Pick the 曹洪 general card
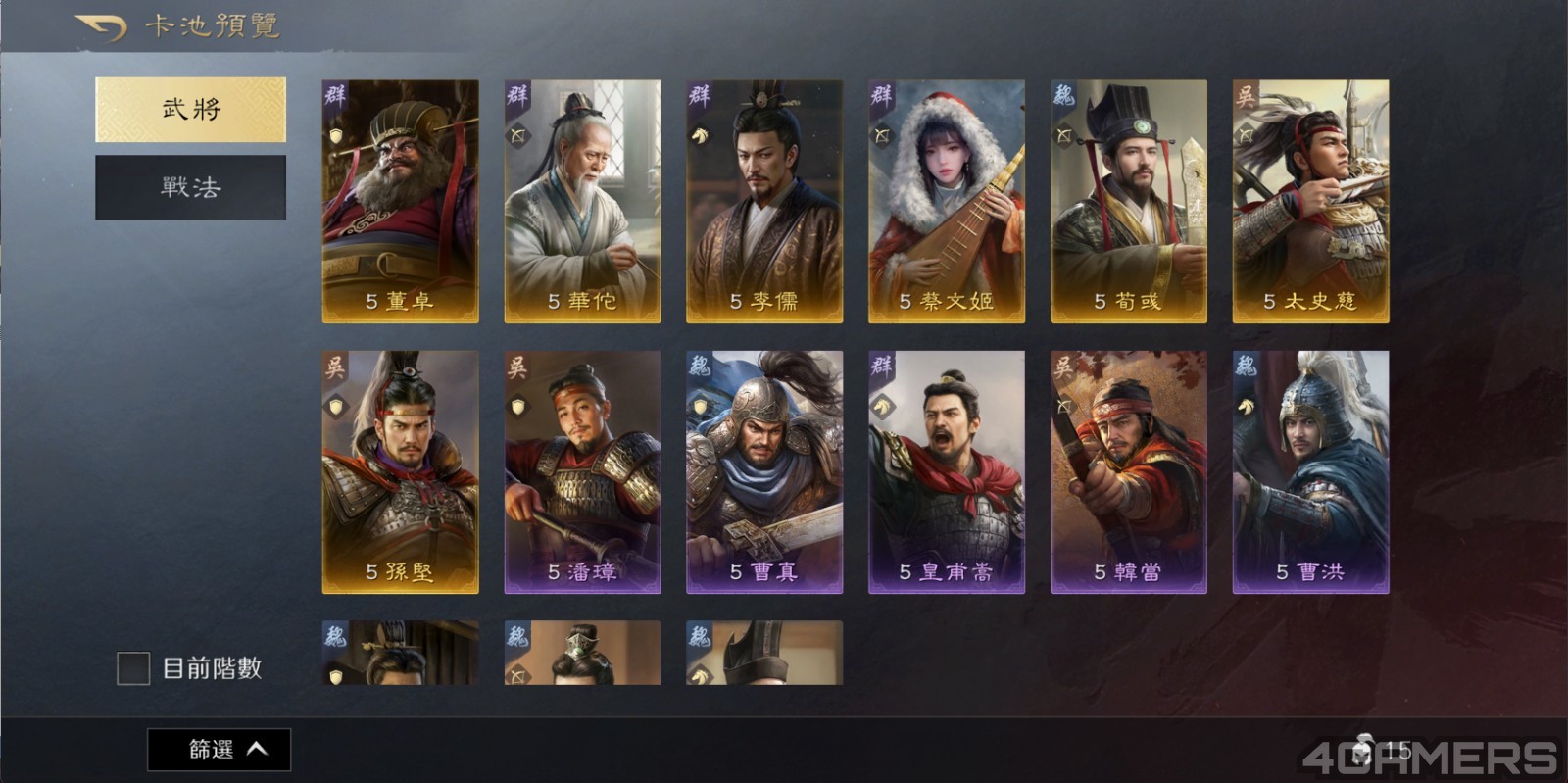The width and height of the screenshot is (1568, 783). coord(1310,471)
